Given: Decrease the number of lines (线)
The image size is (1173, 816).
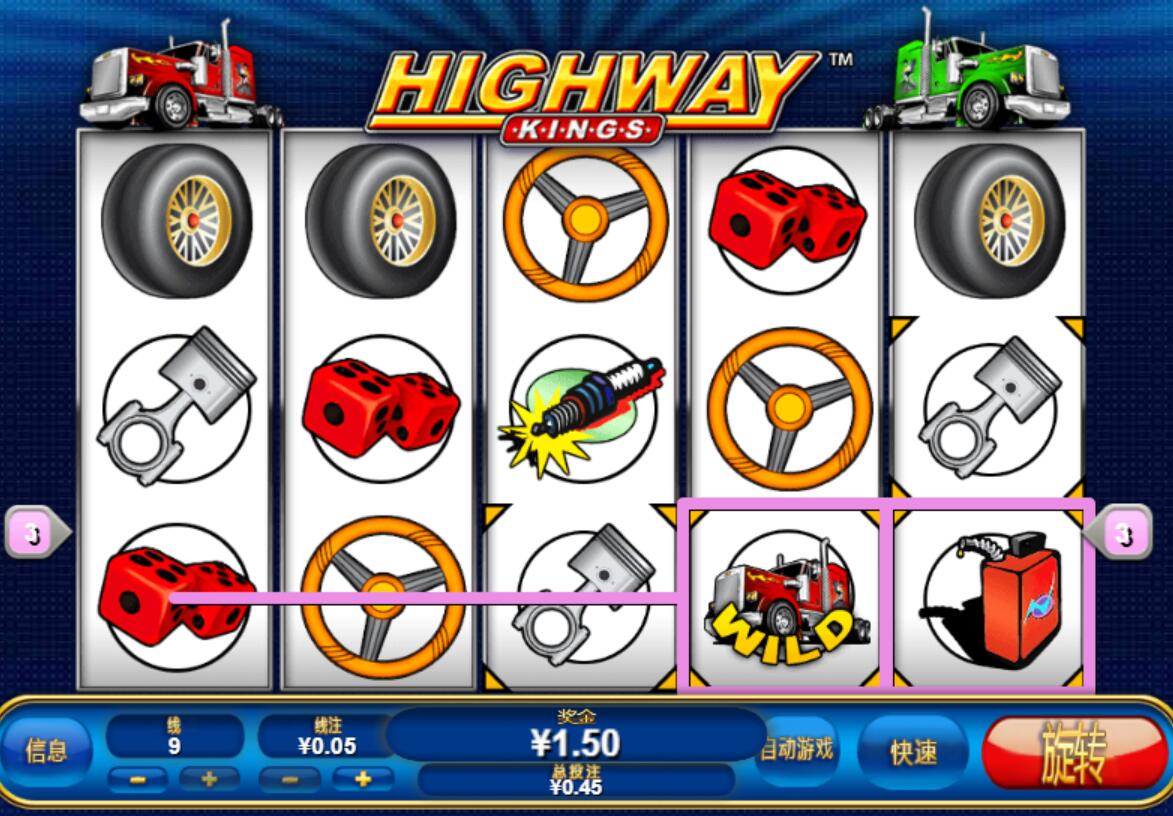Looking at the screenshot, I should pyautogui.click(x=138, y=780).
